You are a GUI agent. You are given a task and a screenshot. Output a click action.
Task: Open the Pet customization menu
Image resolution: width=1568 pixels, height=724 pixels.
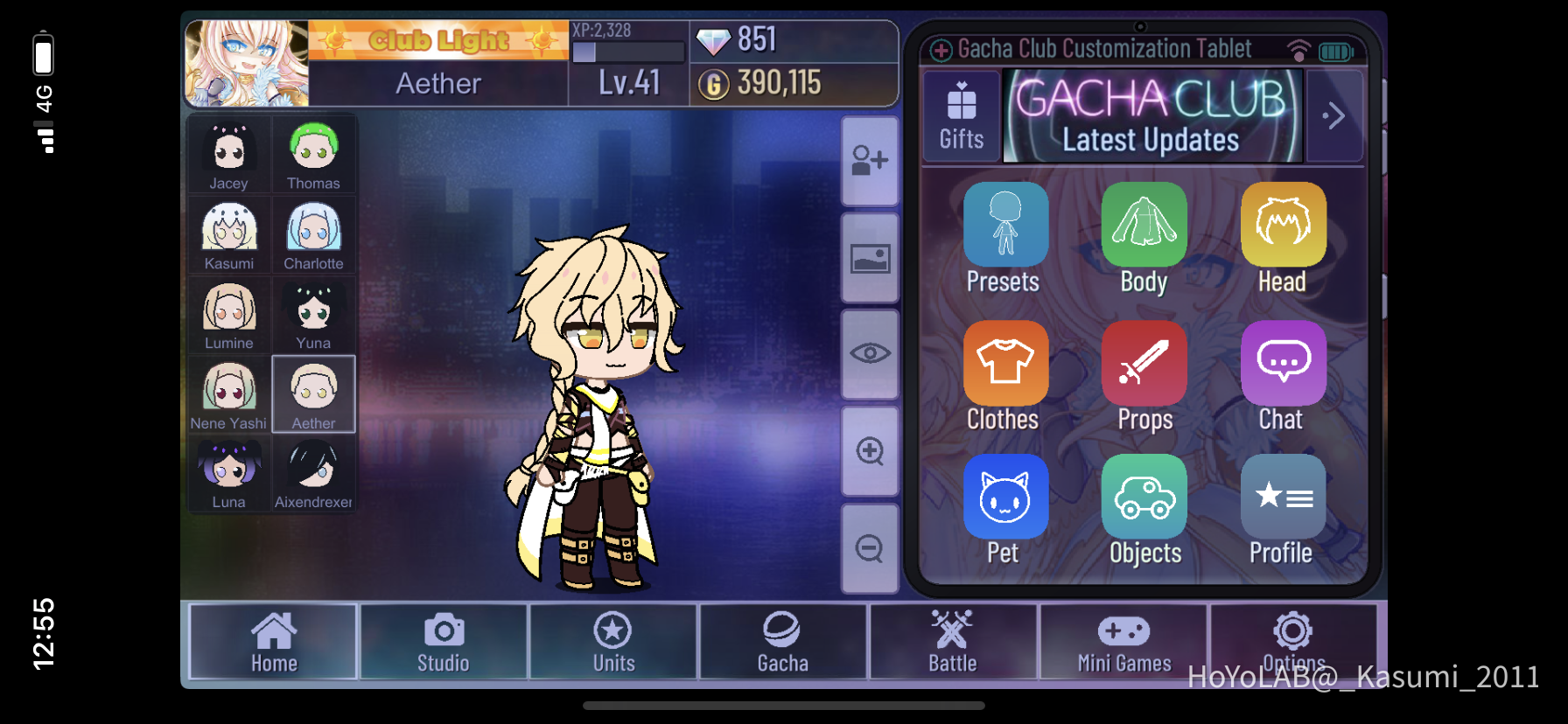(x=1004, y=496)
